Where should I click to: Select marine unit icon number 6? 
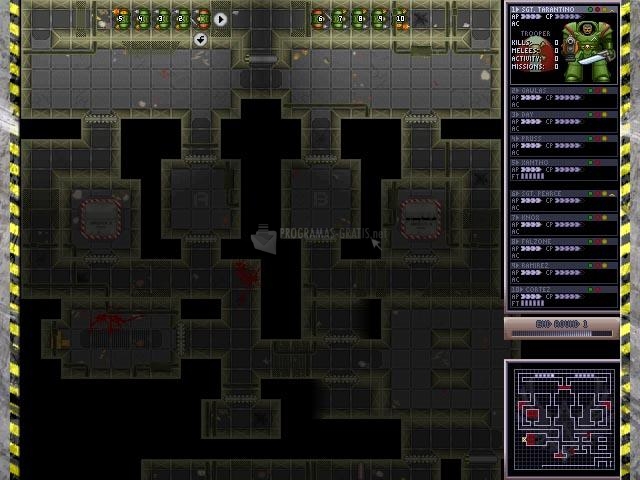(x=320, y=18)
